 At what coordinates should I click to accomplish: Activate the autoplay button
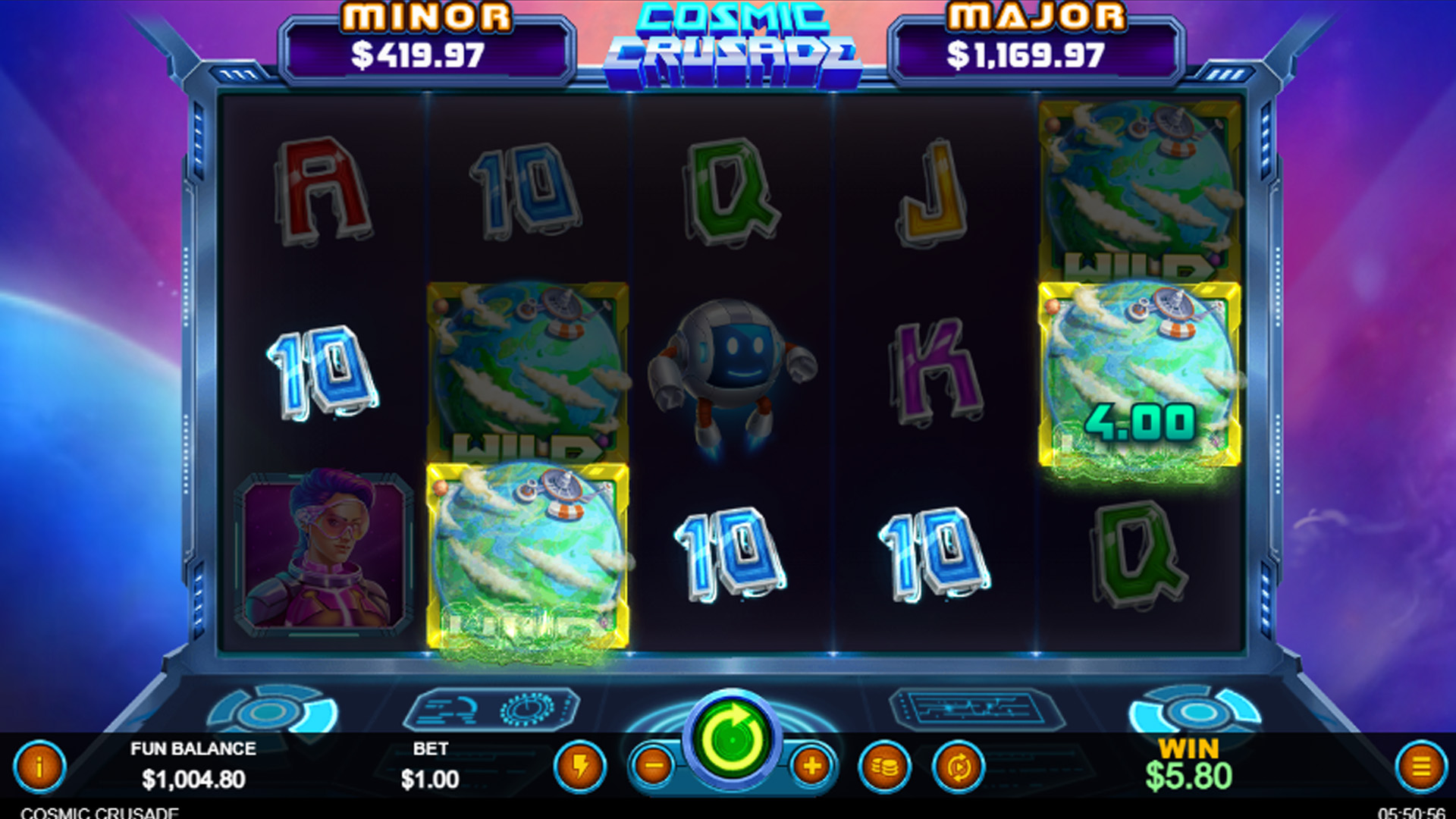tap(959, 767)
